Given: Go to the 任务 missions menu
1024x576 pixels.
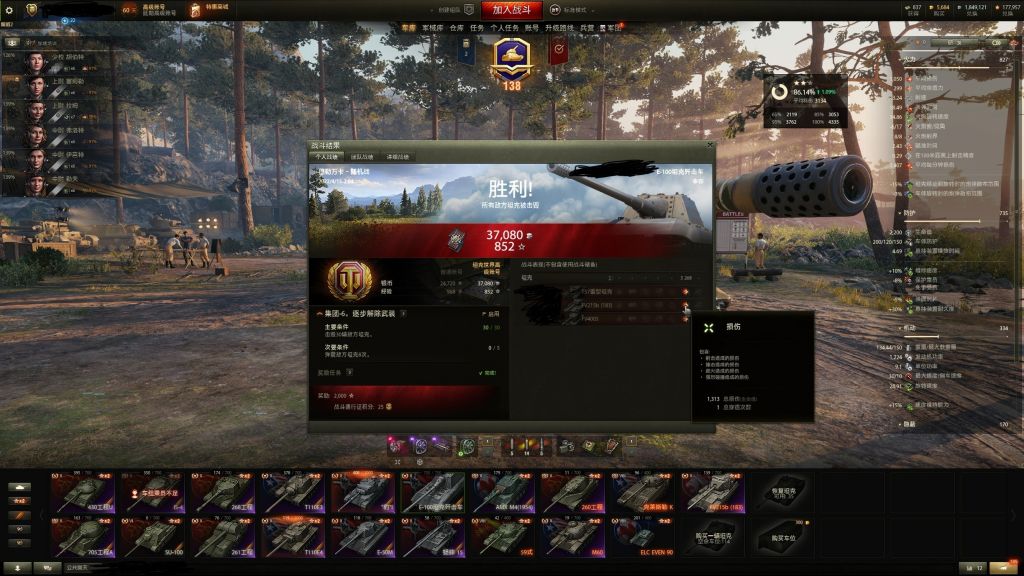Looking at the screenshot, I should pos(477,29).
